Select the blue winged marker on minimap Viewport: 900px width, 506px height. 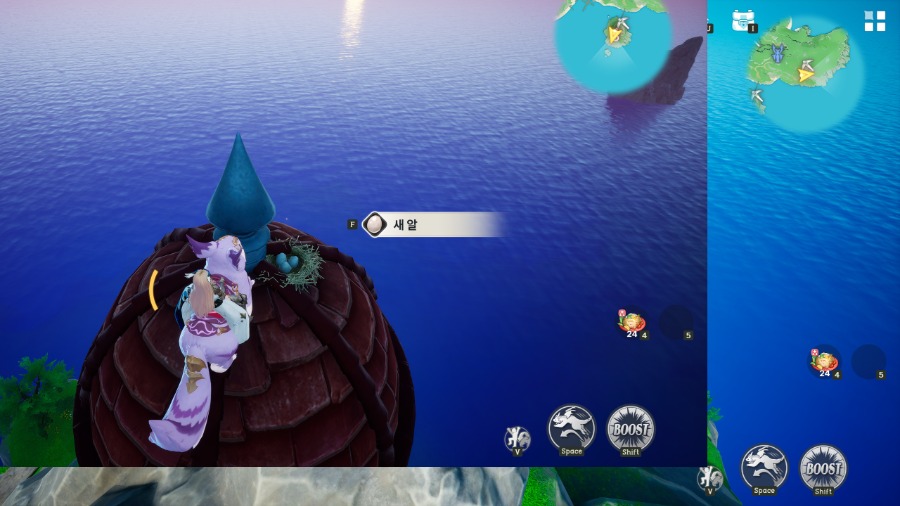(x=779, y=55)
